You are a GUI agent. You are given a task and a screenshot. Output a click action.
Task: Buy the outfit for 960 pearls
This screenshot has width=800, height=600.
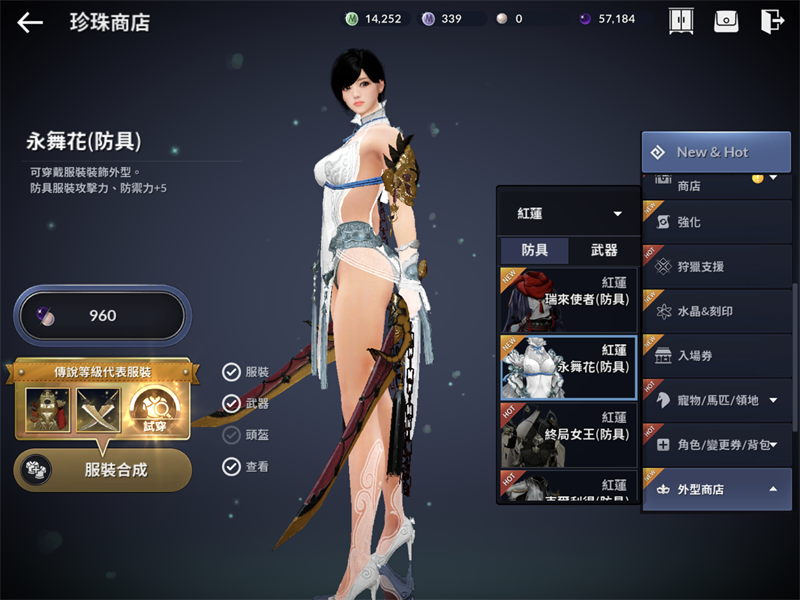99,316
